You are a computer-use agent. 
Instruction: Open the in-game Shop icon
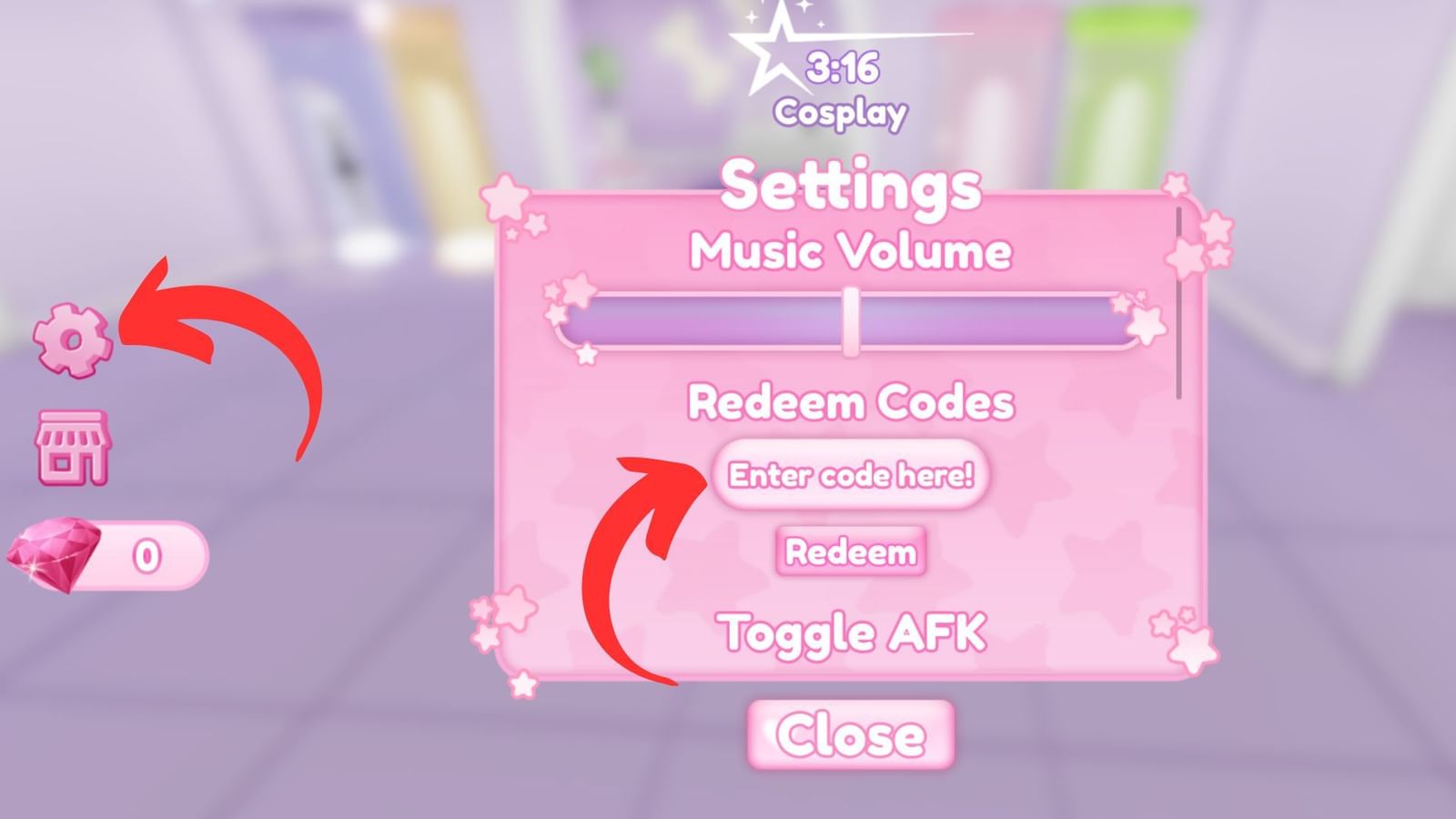(x=75, y=446)
